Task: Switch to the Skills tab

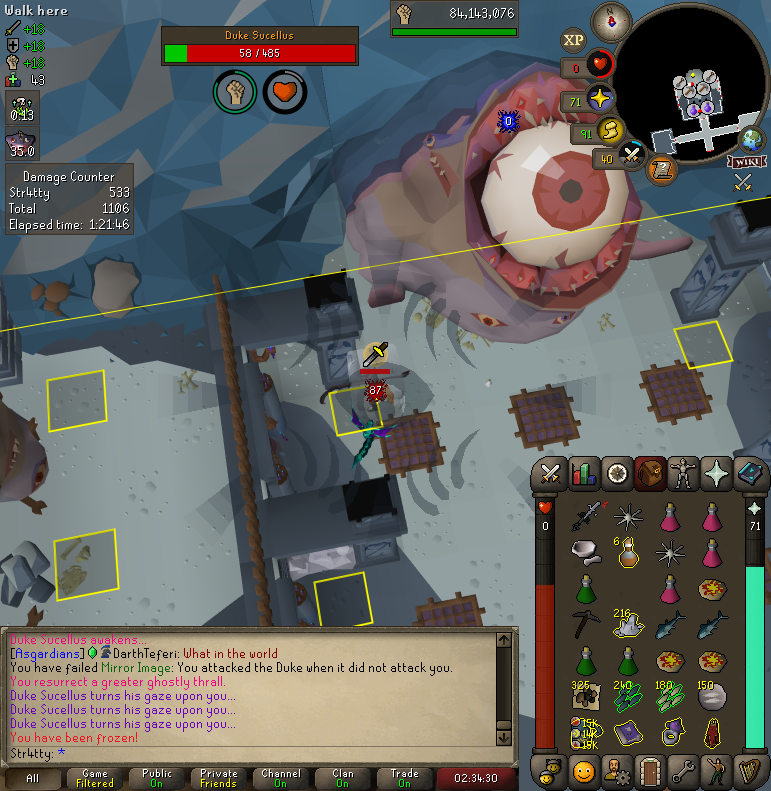Action: [582, 473]
